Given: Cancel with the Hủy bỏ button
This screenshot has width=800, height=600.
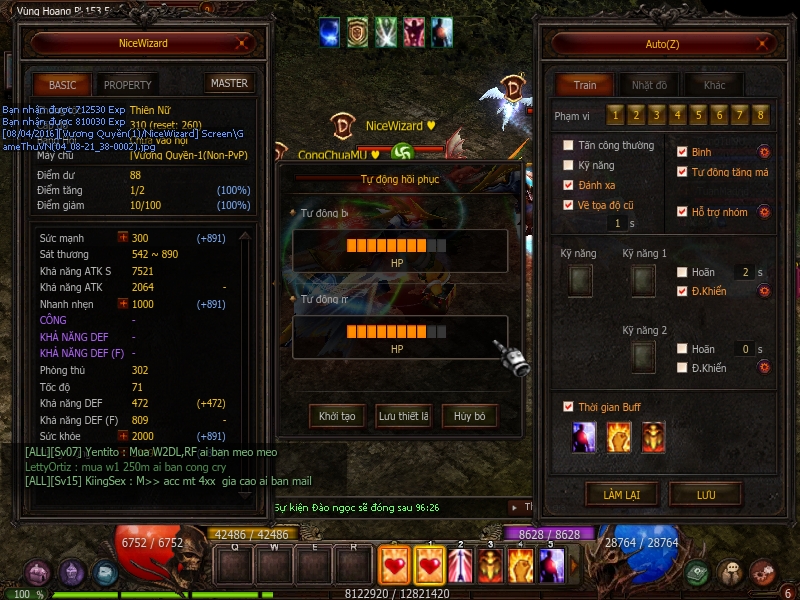Looking at the screenshot, I should tap(469, 416).
